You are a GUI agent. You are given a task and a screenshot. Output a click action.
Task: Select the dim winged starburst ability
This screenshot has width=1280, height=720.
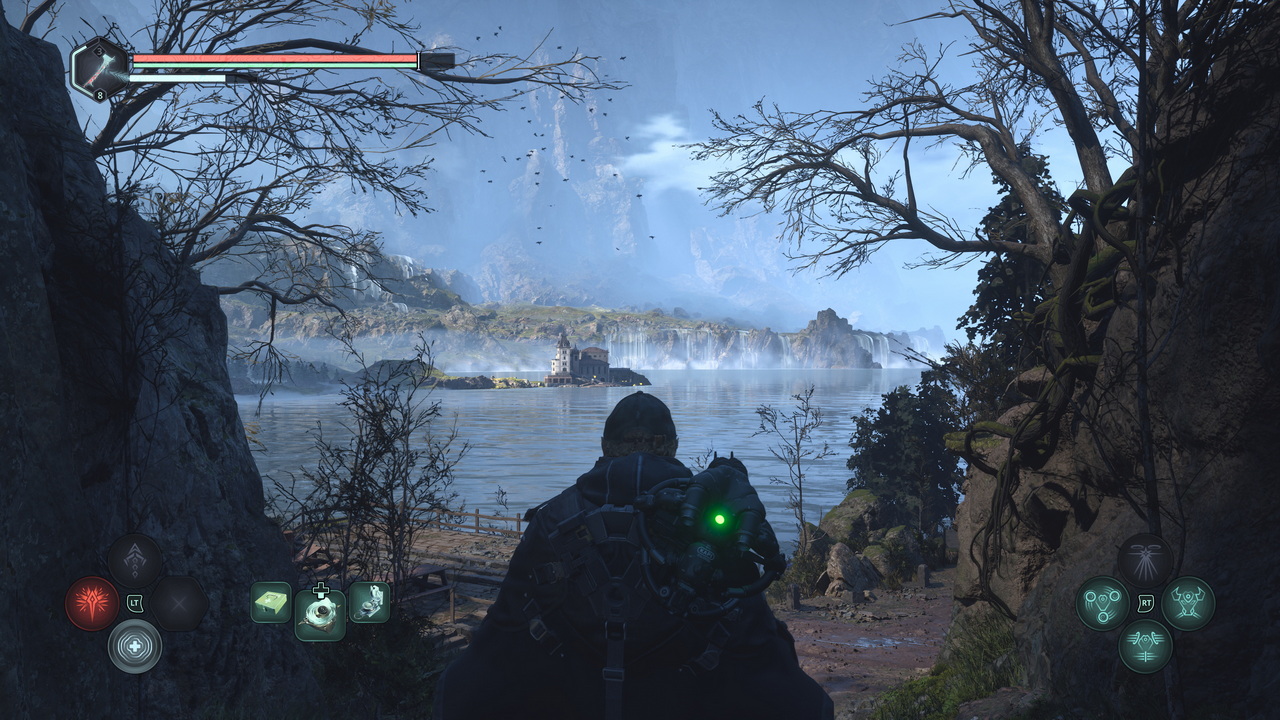[1145, 560]
